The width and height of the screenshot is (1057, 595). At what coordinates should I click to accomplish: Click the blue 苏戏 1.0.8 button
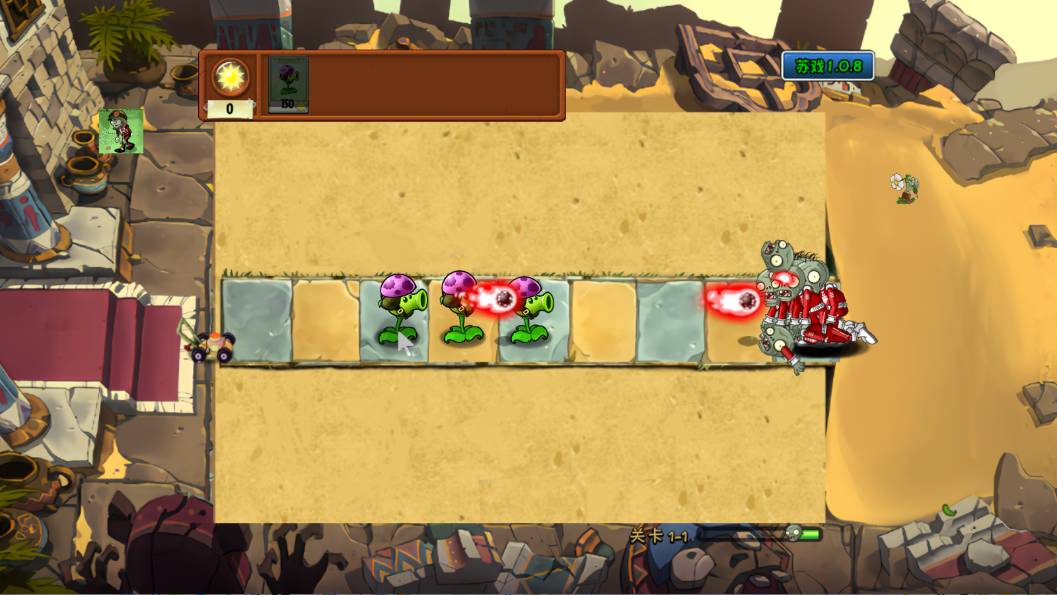point(828,66)
